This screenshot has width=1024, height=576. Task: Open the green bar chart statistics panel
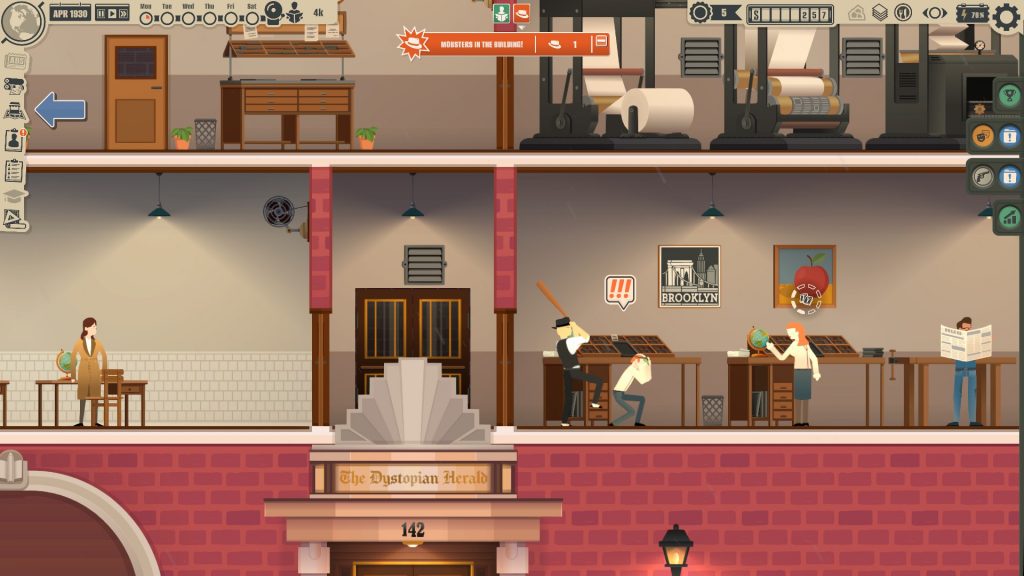[x=1008, y=215]
